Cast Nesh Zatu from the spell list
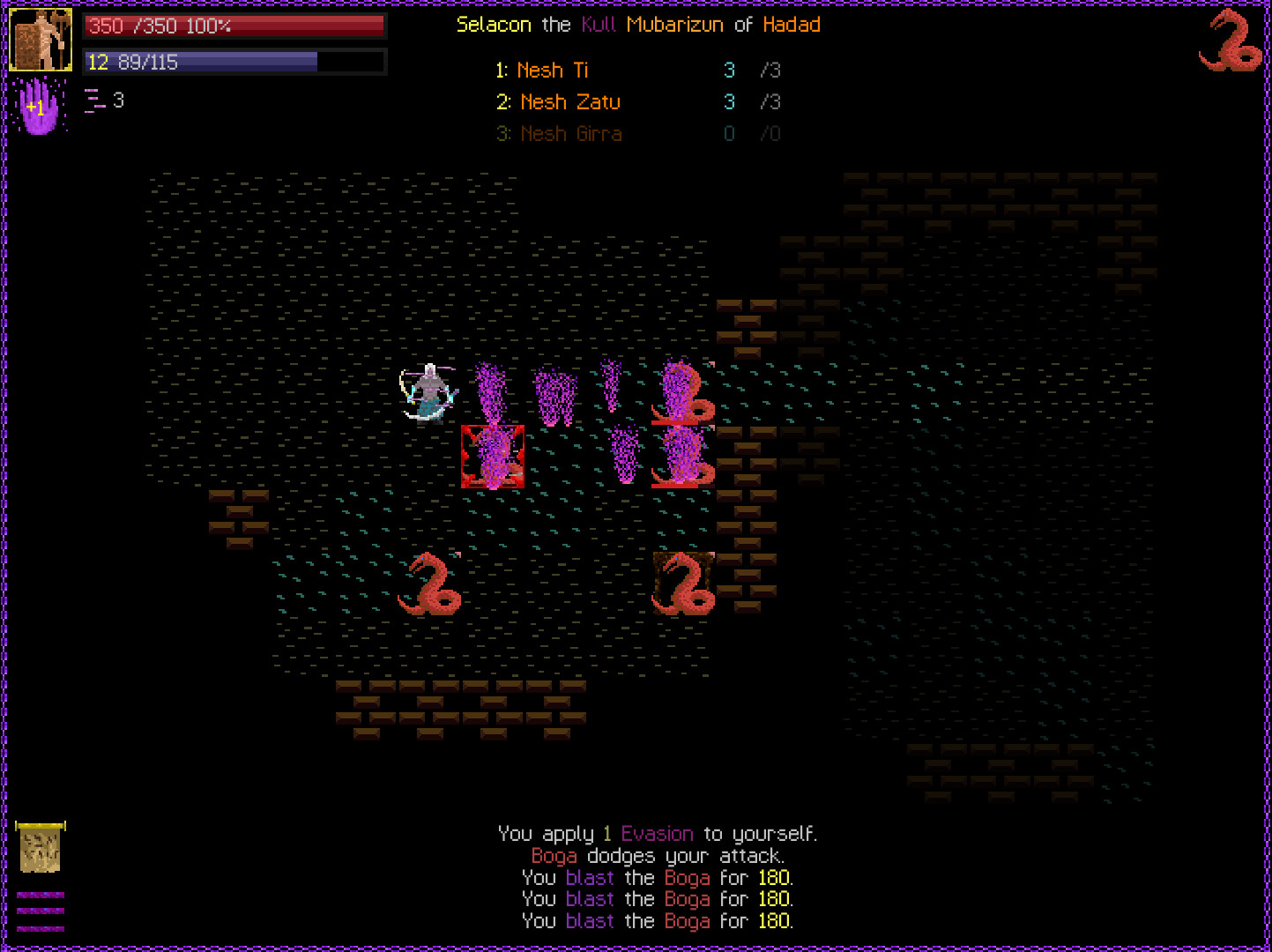The width and height of the screenshot is (1272, 952). point(570,101)
